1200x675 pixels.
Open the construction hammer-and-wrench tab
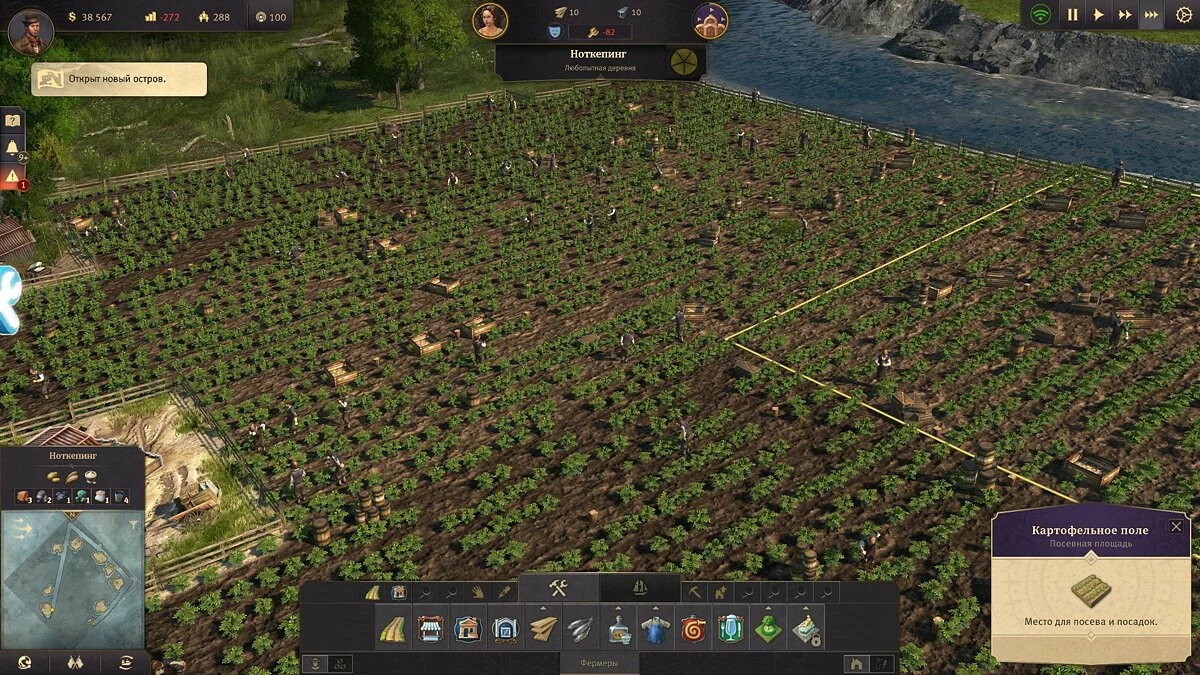click(x=558, y=589)
